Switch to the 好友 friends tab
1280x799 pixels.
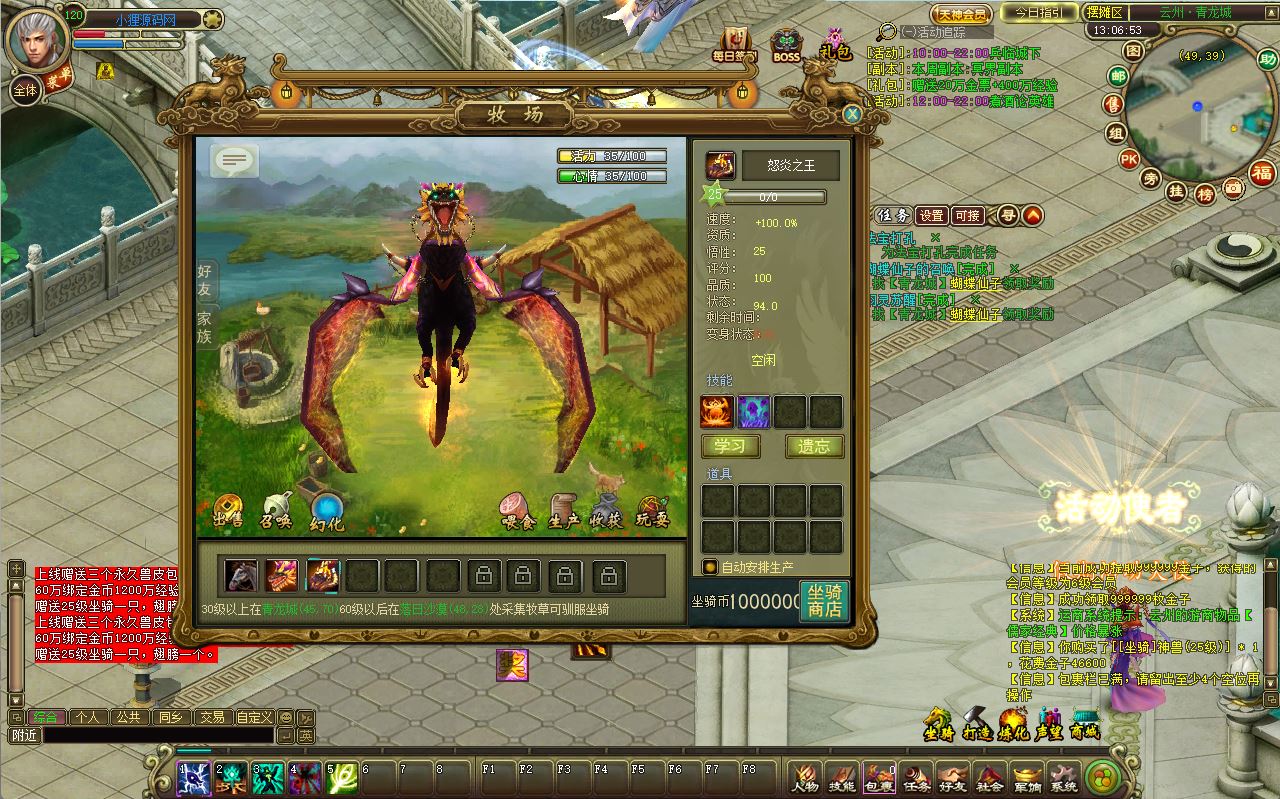pyautogui.click(x=204, y=282)
